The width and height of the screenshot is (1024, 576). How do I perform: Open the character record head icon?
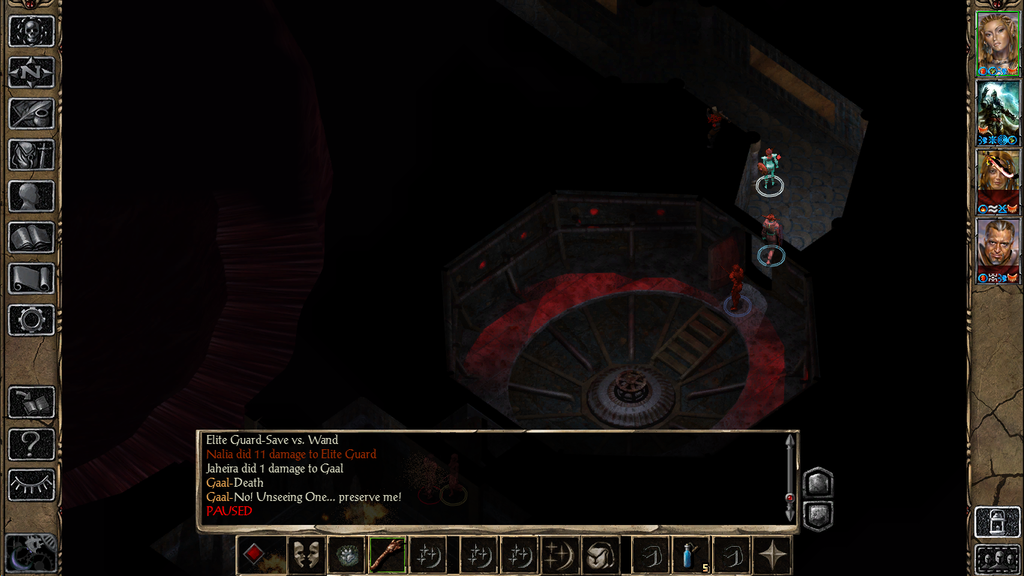click(31, 196)
